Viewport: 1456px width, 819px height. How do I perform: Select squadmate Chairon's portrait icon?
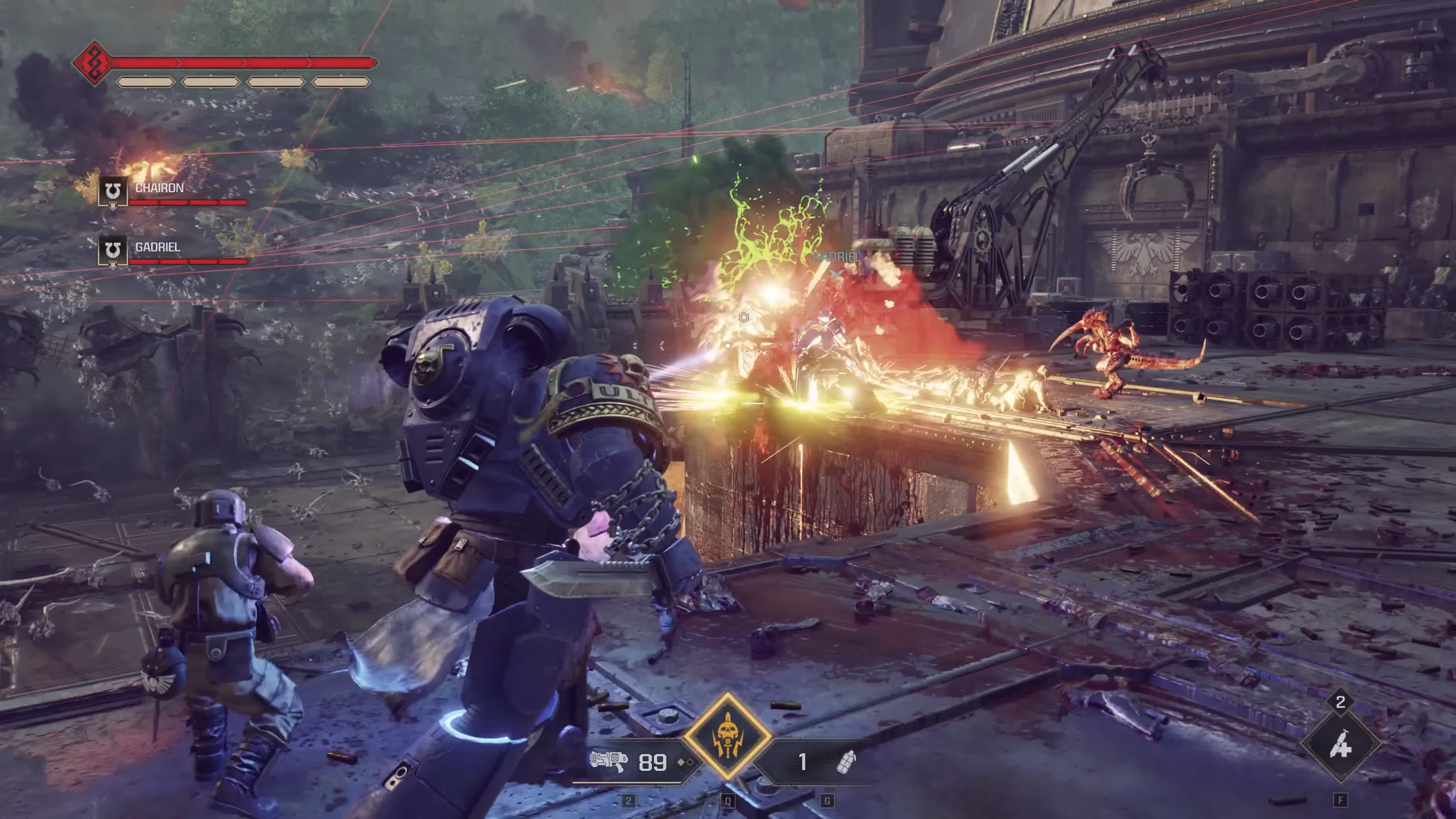click(113, 191)
